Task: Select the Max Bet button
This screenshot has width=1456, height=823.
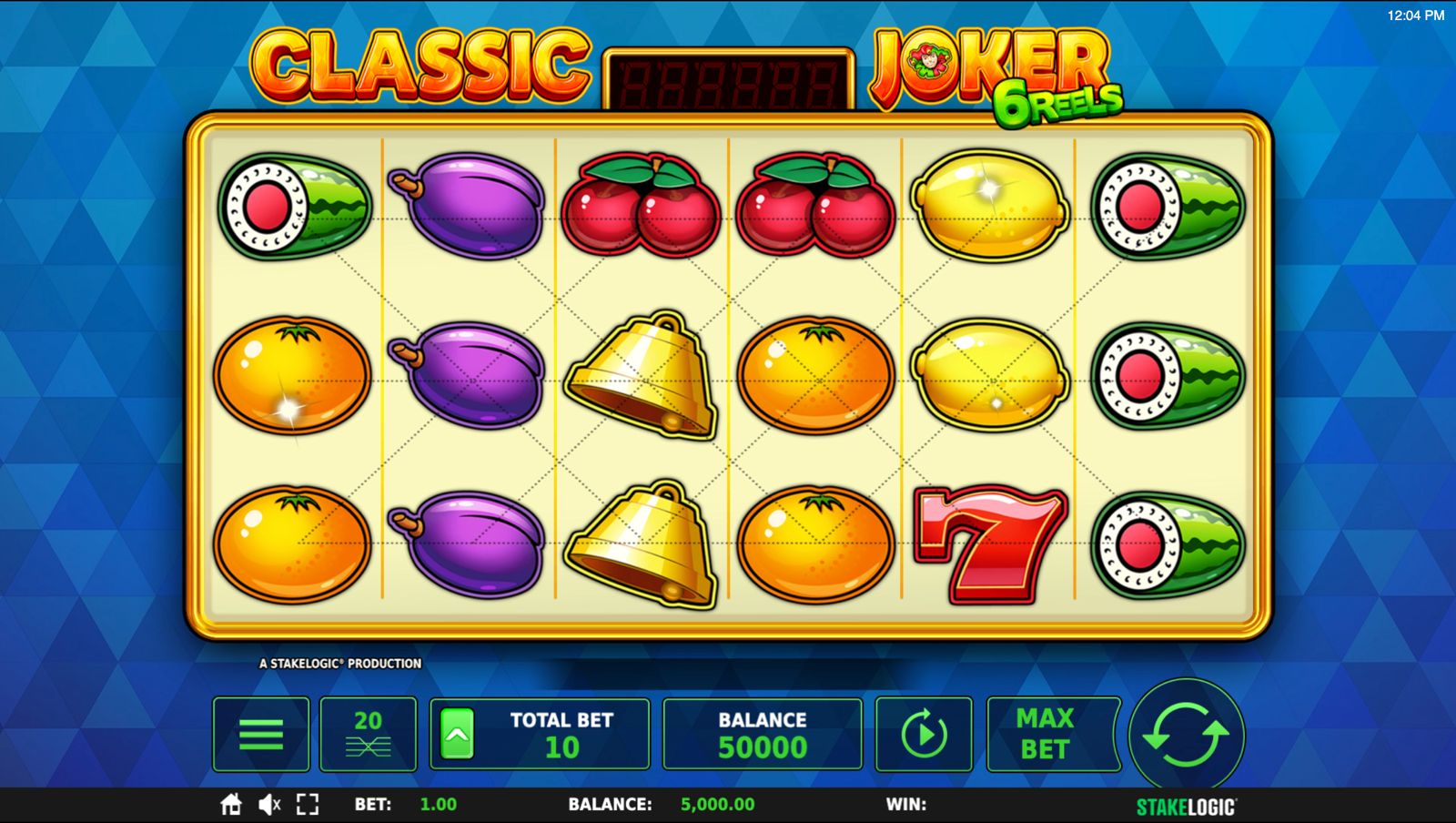Action: 1046,734
